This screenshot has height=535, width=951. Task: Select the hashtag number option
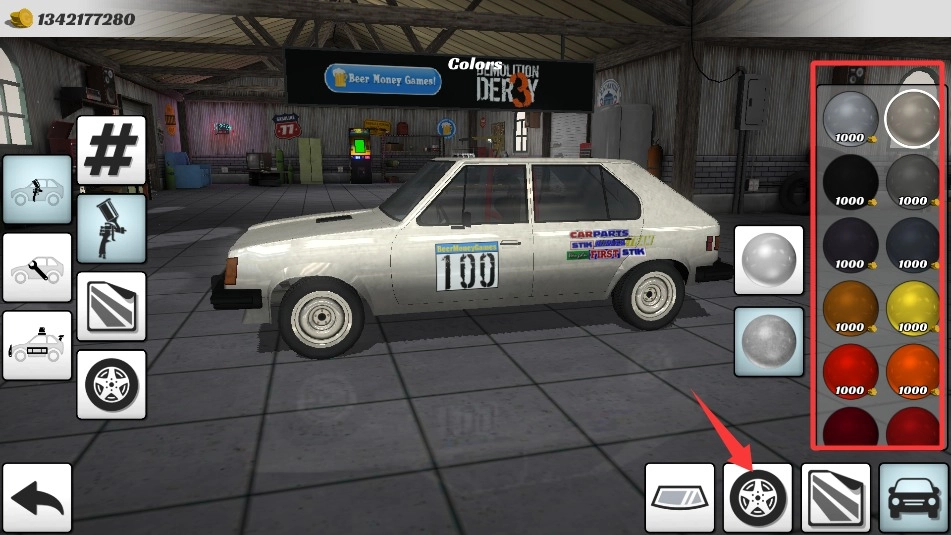point(111,150)
